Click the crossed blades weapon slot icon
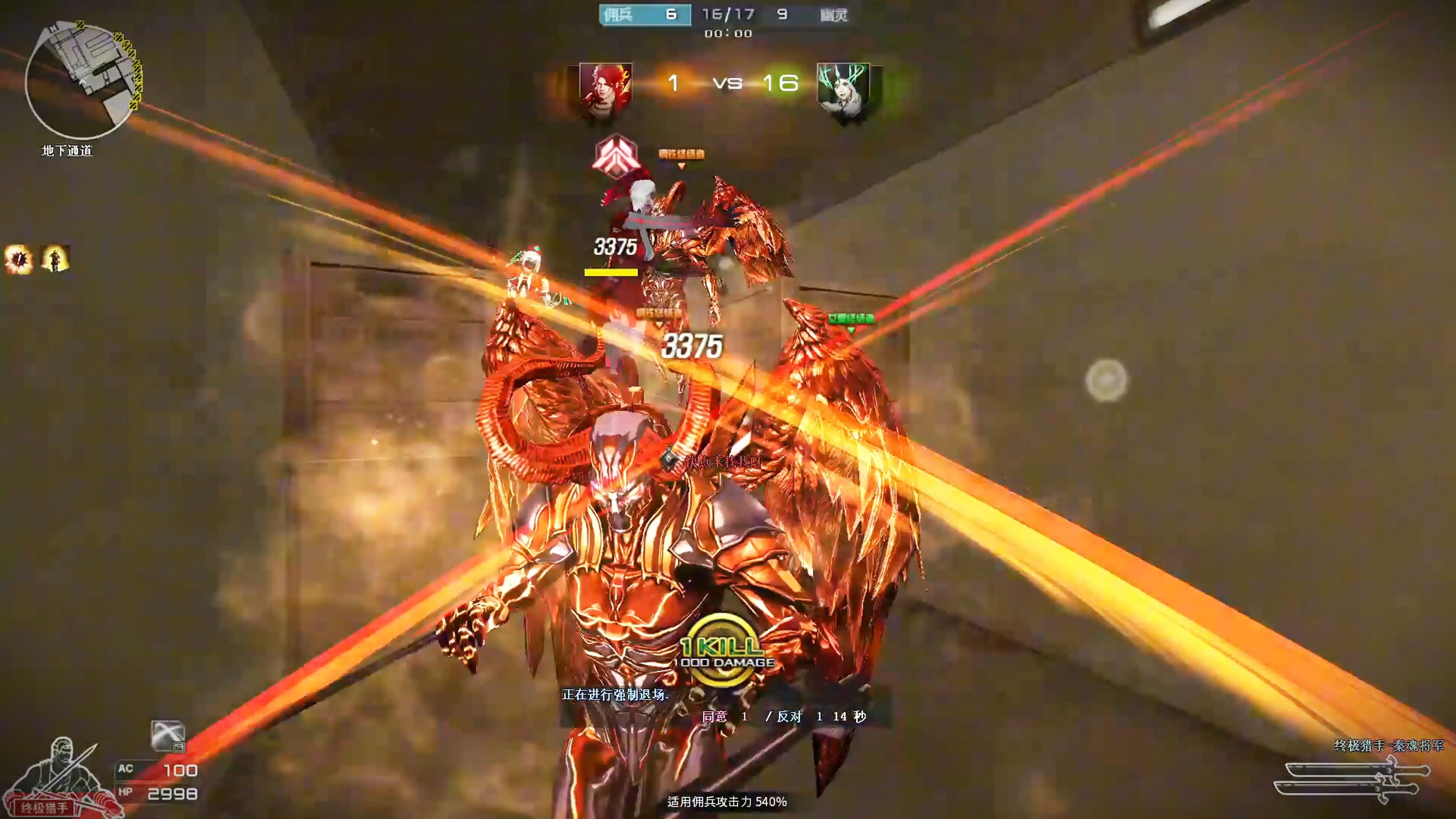This screenshot has width=1456, height=819. click(168, 736)
